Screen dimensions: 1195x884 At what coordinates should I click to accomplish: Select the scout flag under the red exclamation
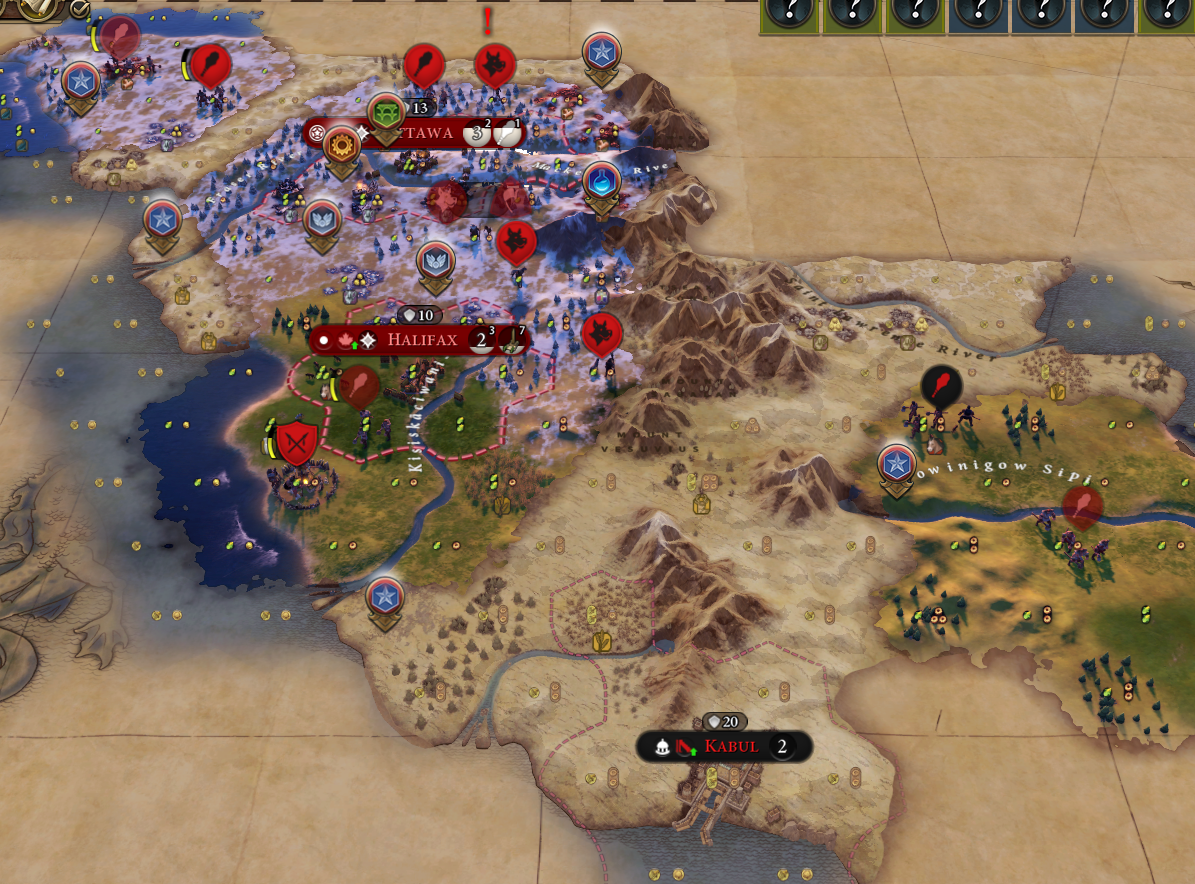(x=494, y=64)
